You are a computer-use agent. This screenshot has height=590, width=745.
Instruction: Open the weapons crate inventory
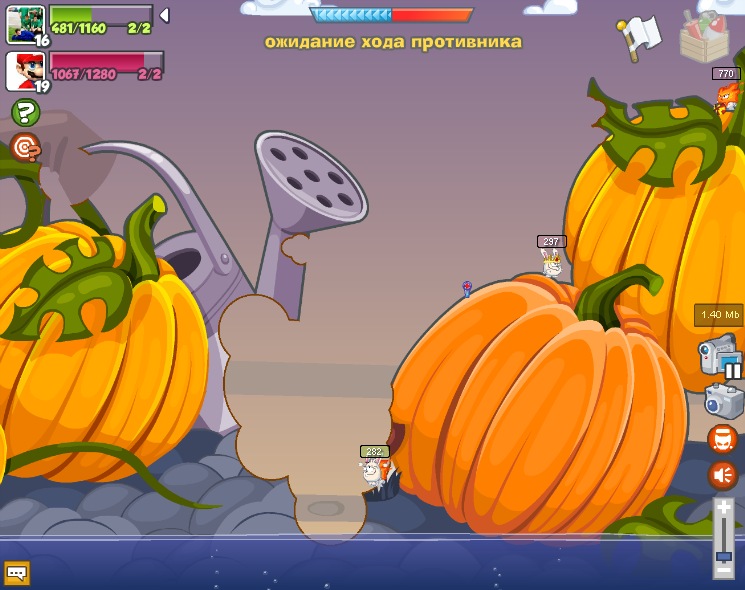pyautogui.click(x=704, y=37)
